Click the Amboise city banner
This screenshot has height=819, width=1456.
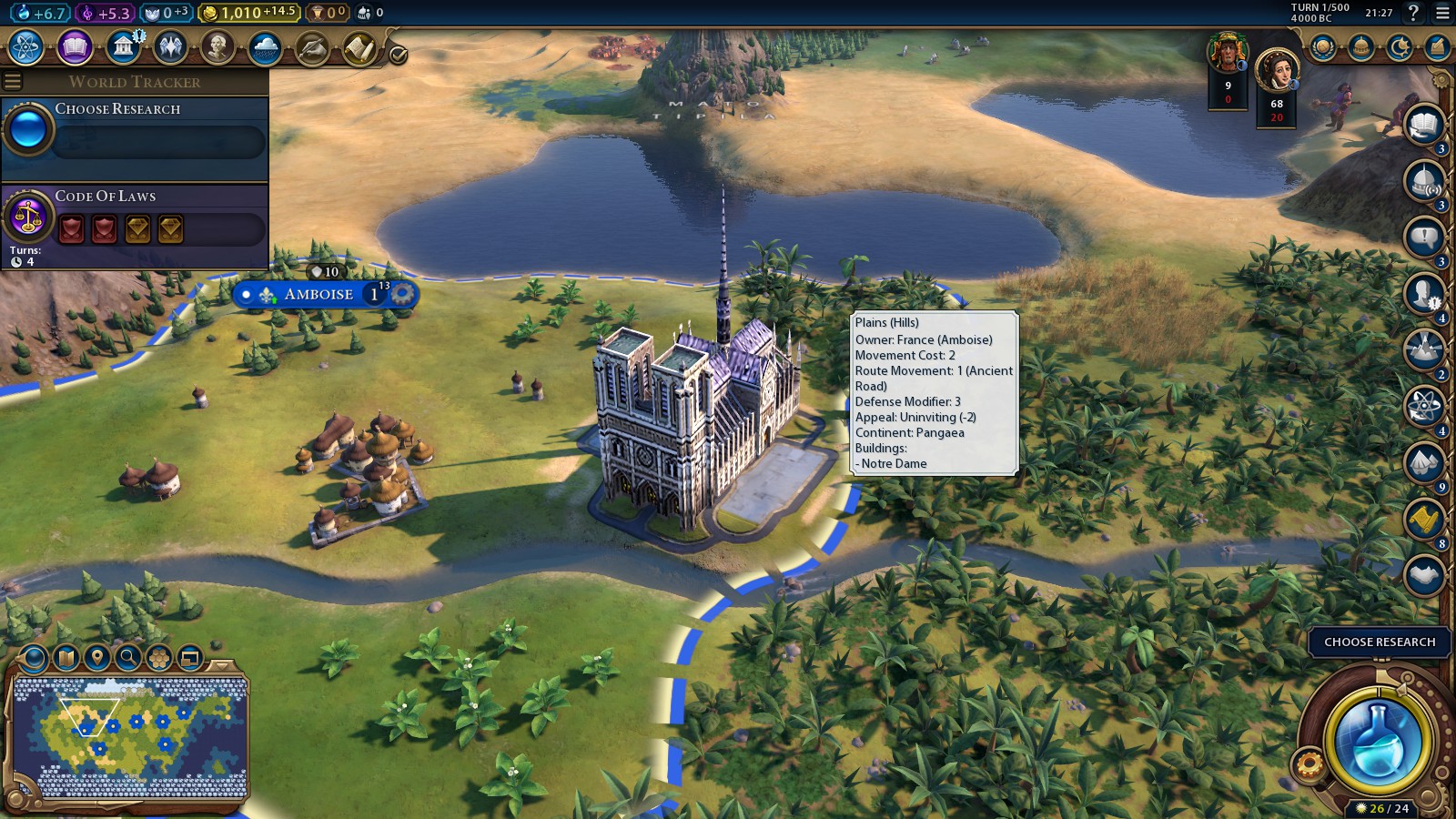pos(318,294)
